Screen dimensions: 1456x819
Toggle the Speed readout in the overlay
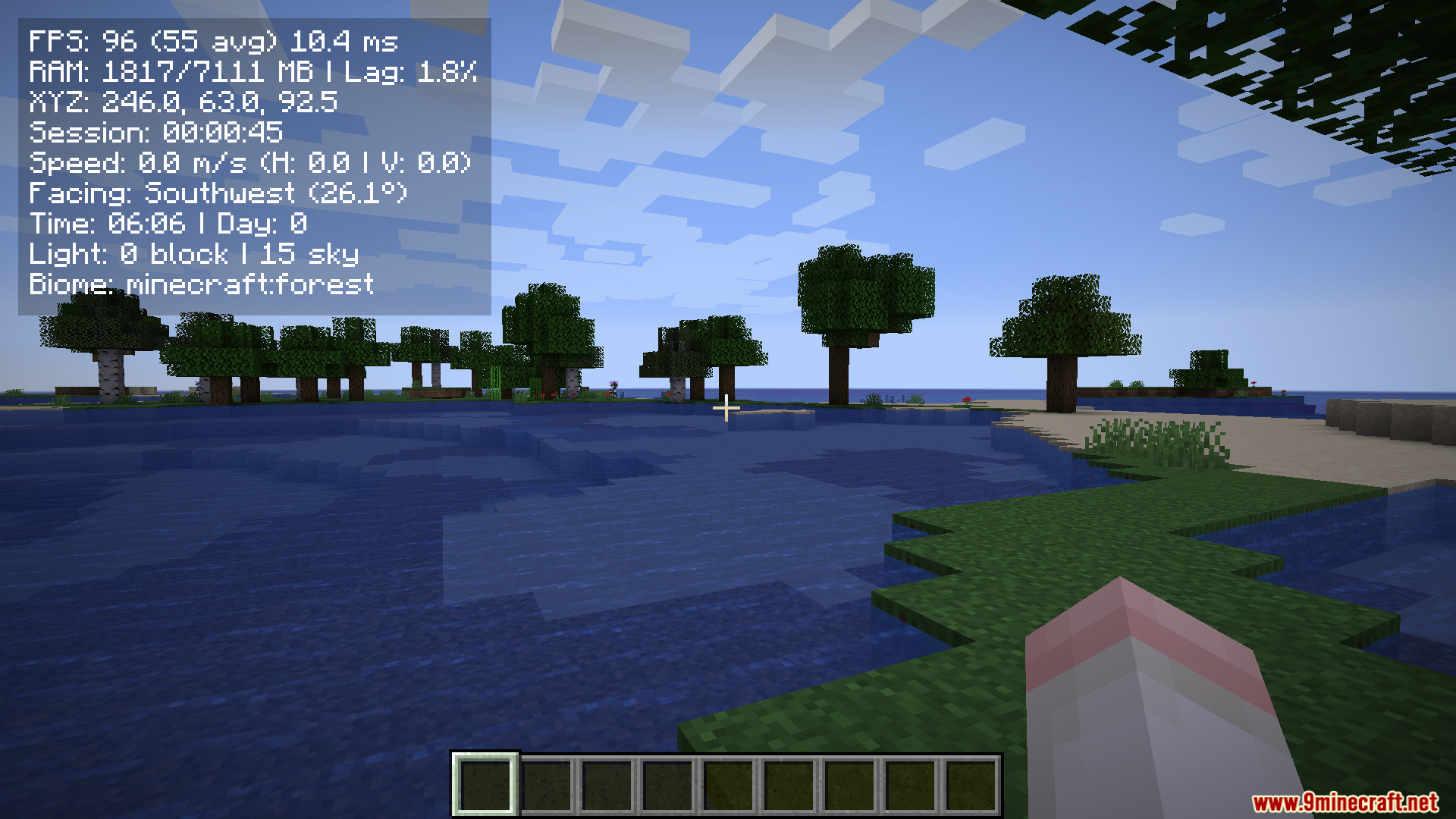click(x=250, y=162)
